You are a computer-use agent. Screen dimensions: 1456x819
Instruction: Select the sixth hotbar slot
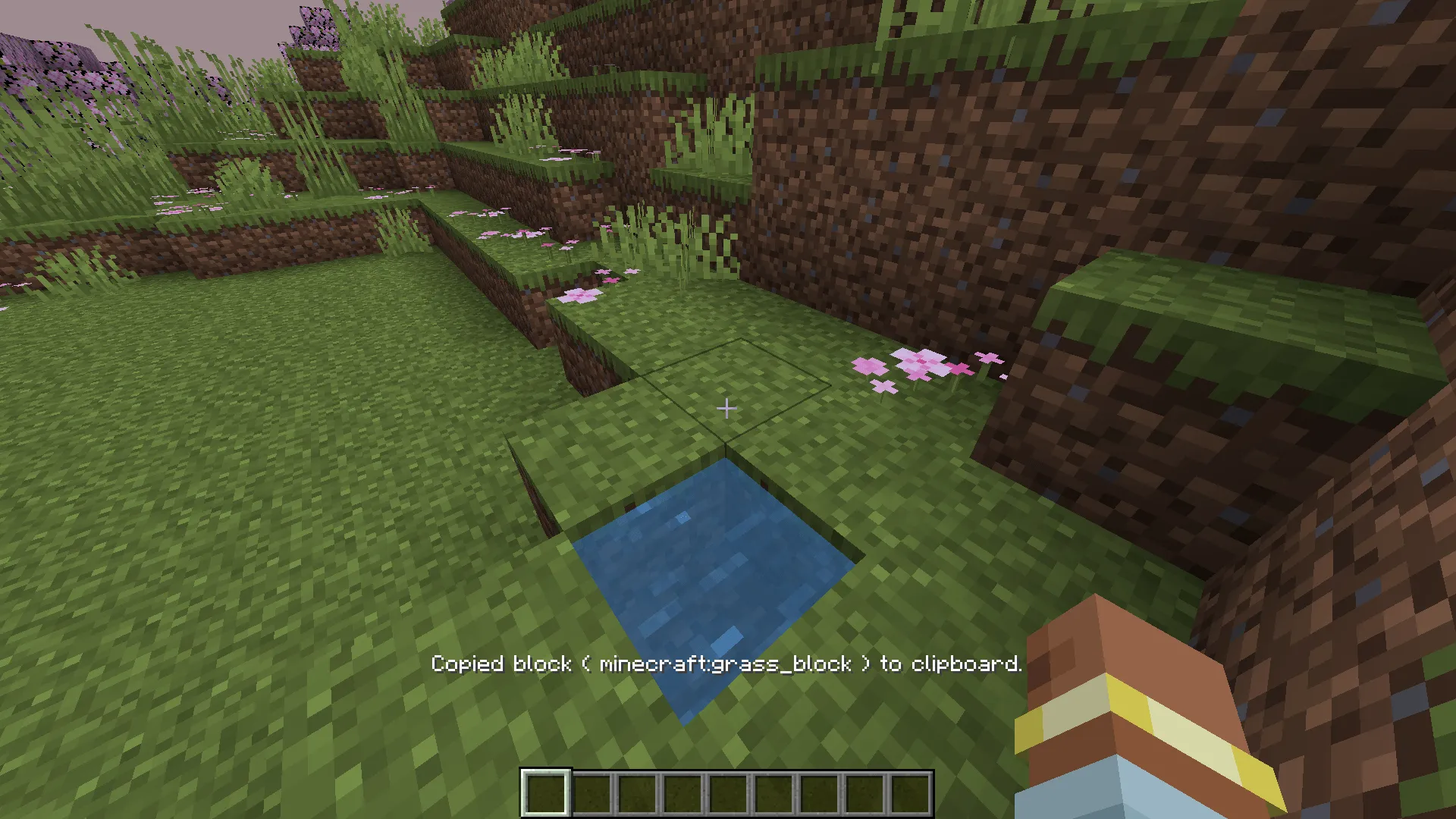click(773, 795)
